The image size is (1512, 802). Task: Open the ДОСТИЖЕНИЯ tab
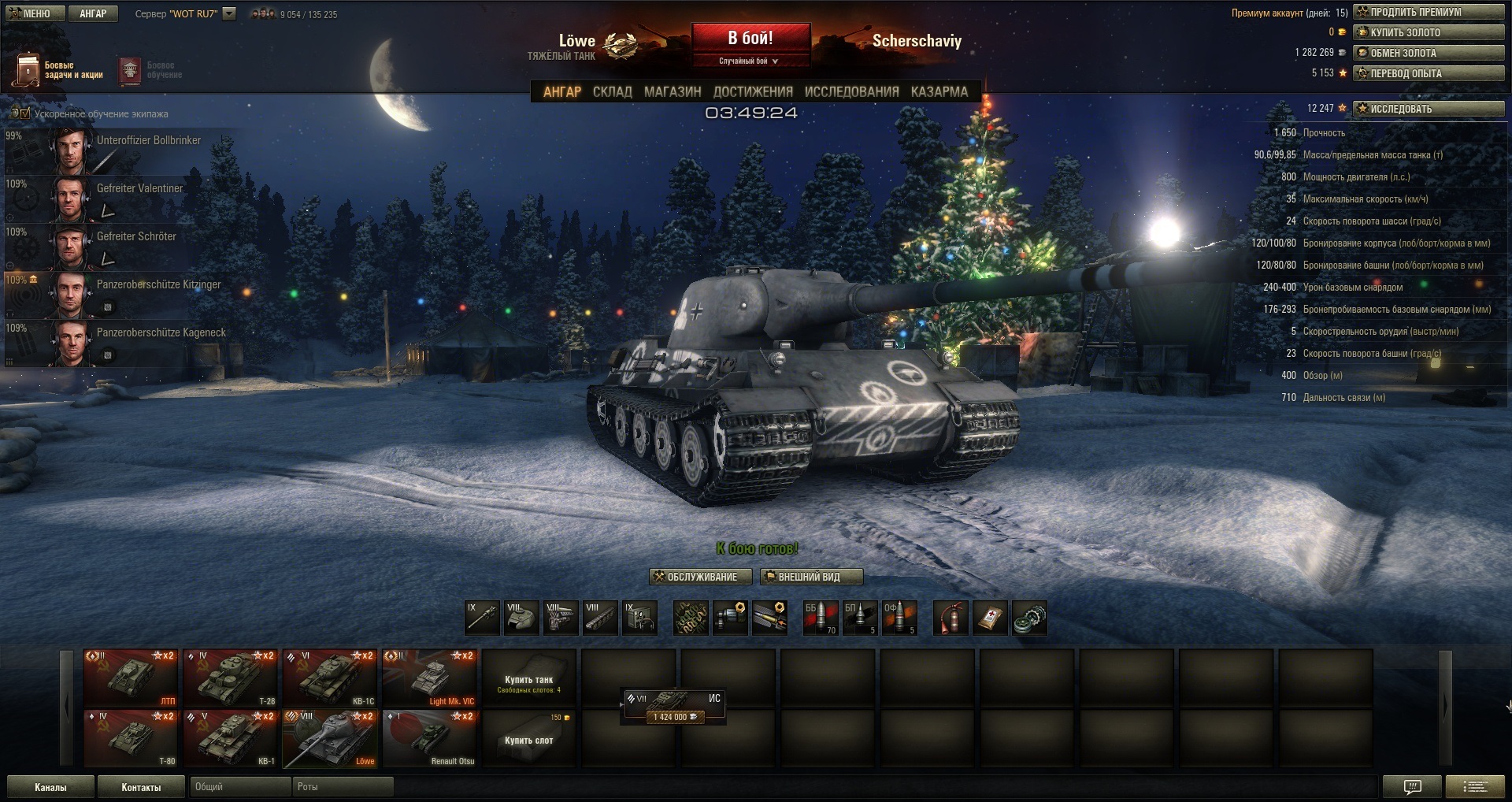click(753, 92)
